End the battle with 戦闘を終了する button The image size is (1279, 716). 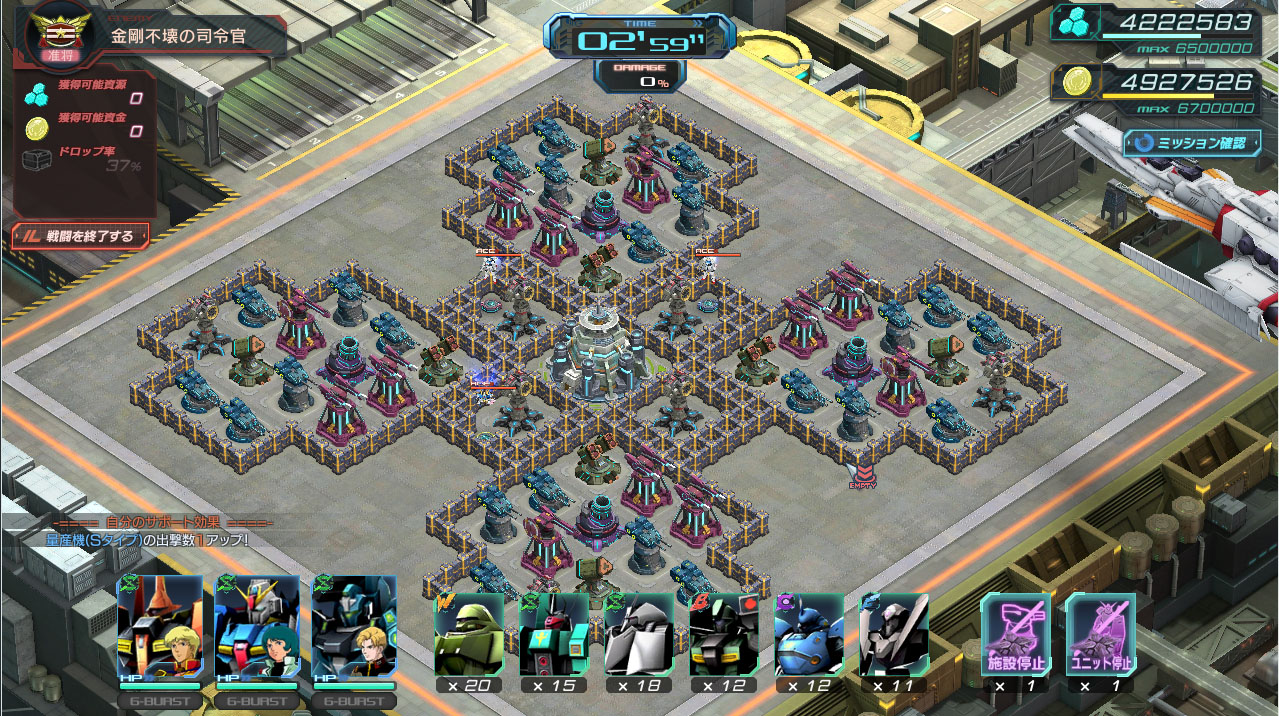[x=81, y=237]
